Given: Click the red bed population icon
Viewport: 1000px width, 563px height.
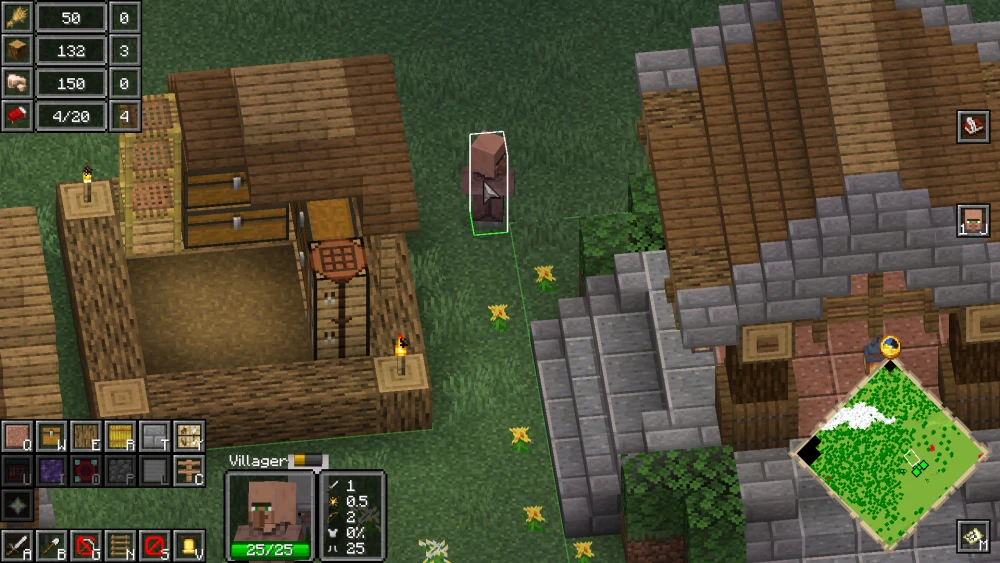Looking at the screenshot, I should pos(17,116).
